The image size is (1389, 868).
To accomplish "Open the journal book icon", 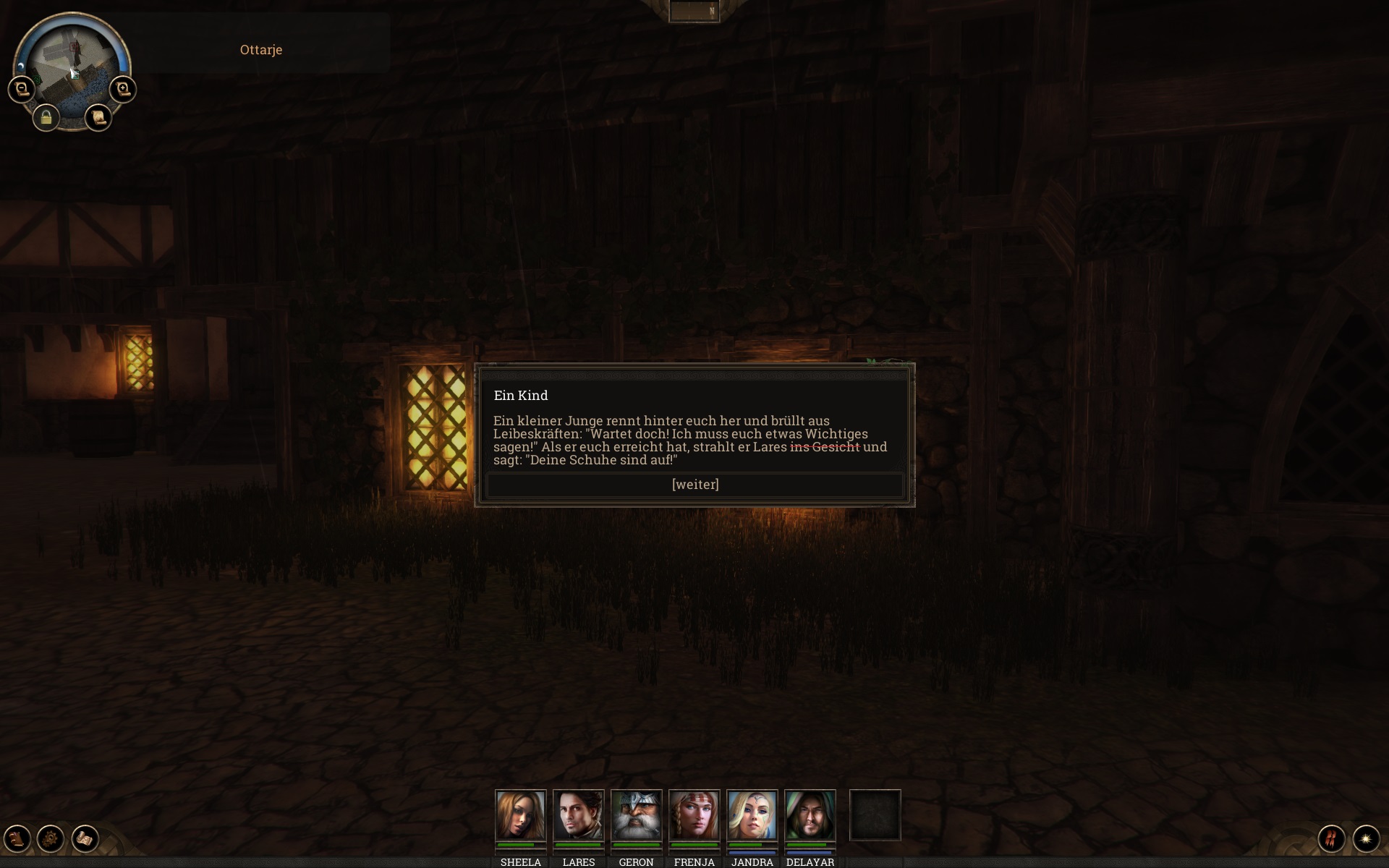I will tap(17, 839).
